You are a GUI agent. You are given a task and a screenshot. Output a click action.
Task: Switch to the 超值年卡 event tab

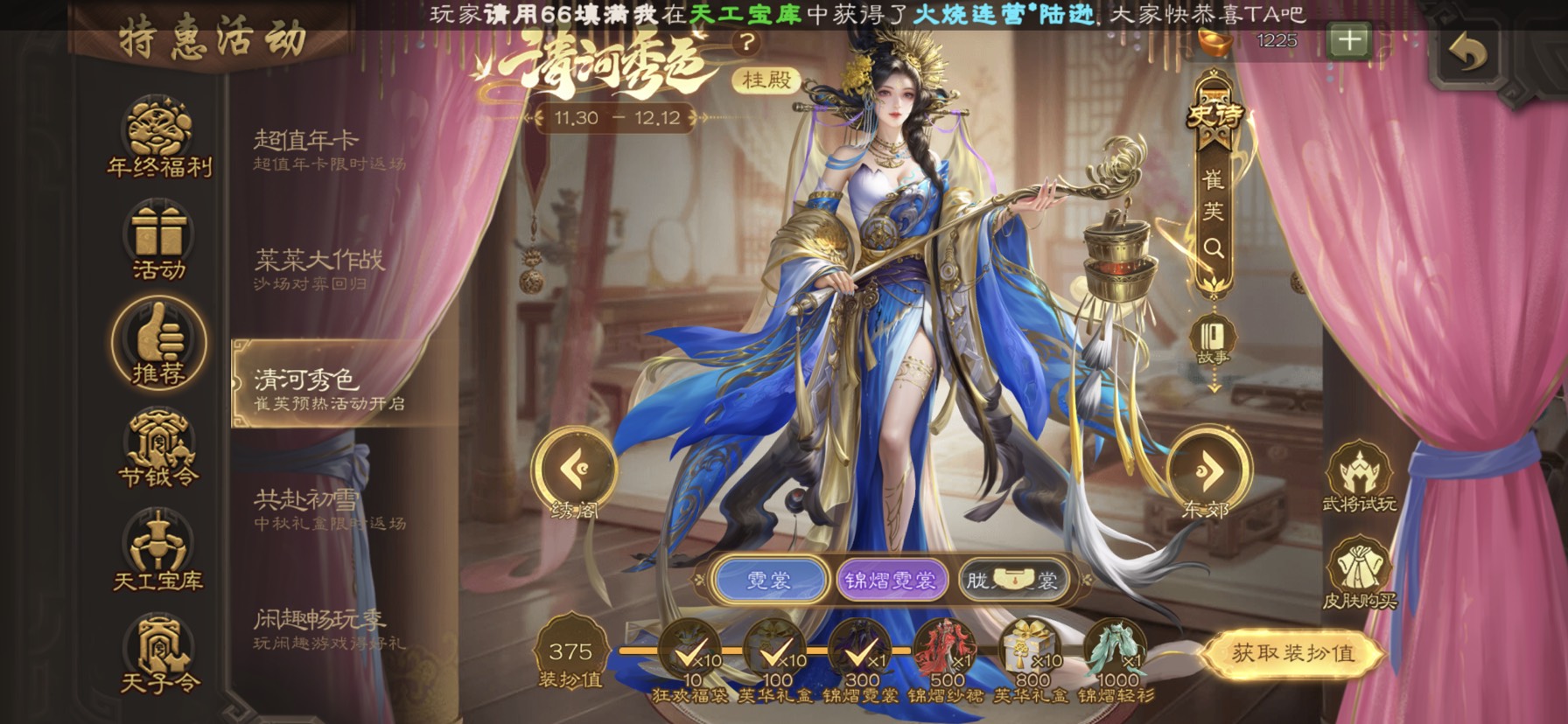[x=328, y=149]
